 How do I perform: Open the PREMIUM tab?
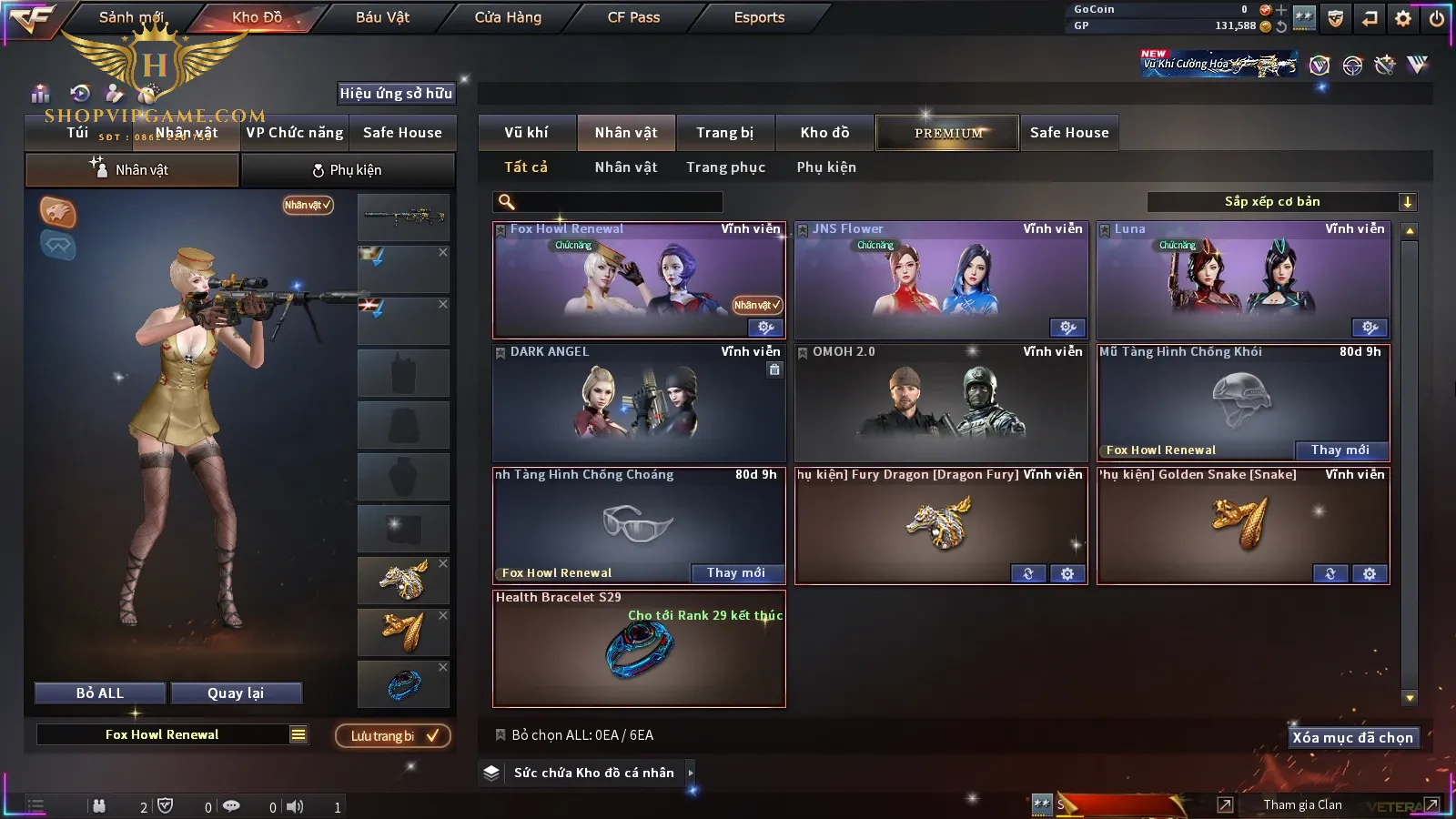tap(947, 133)
